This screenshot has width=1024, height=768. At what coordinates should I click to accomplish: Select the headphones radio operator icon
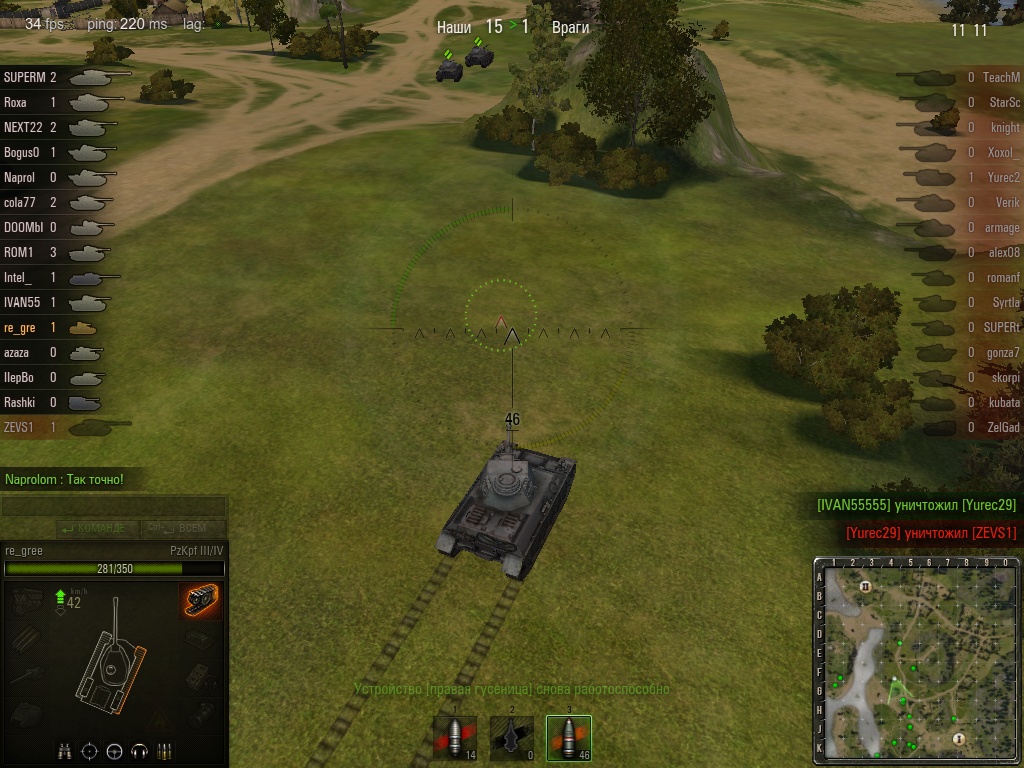click(x=140, y=751)
